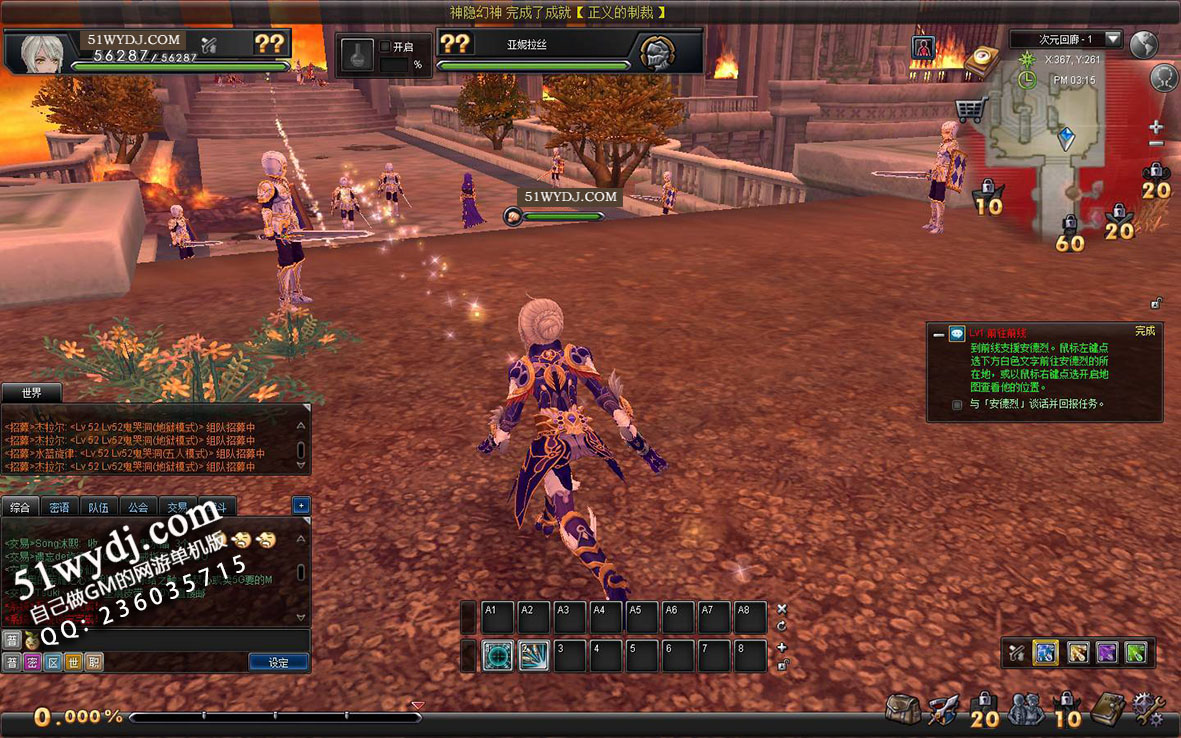The width and height of the screenshot is (1181, 738).
Task: Open the backpack inventory icon
Action: [x=903, y=709]
